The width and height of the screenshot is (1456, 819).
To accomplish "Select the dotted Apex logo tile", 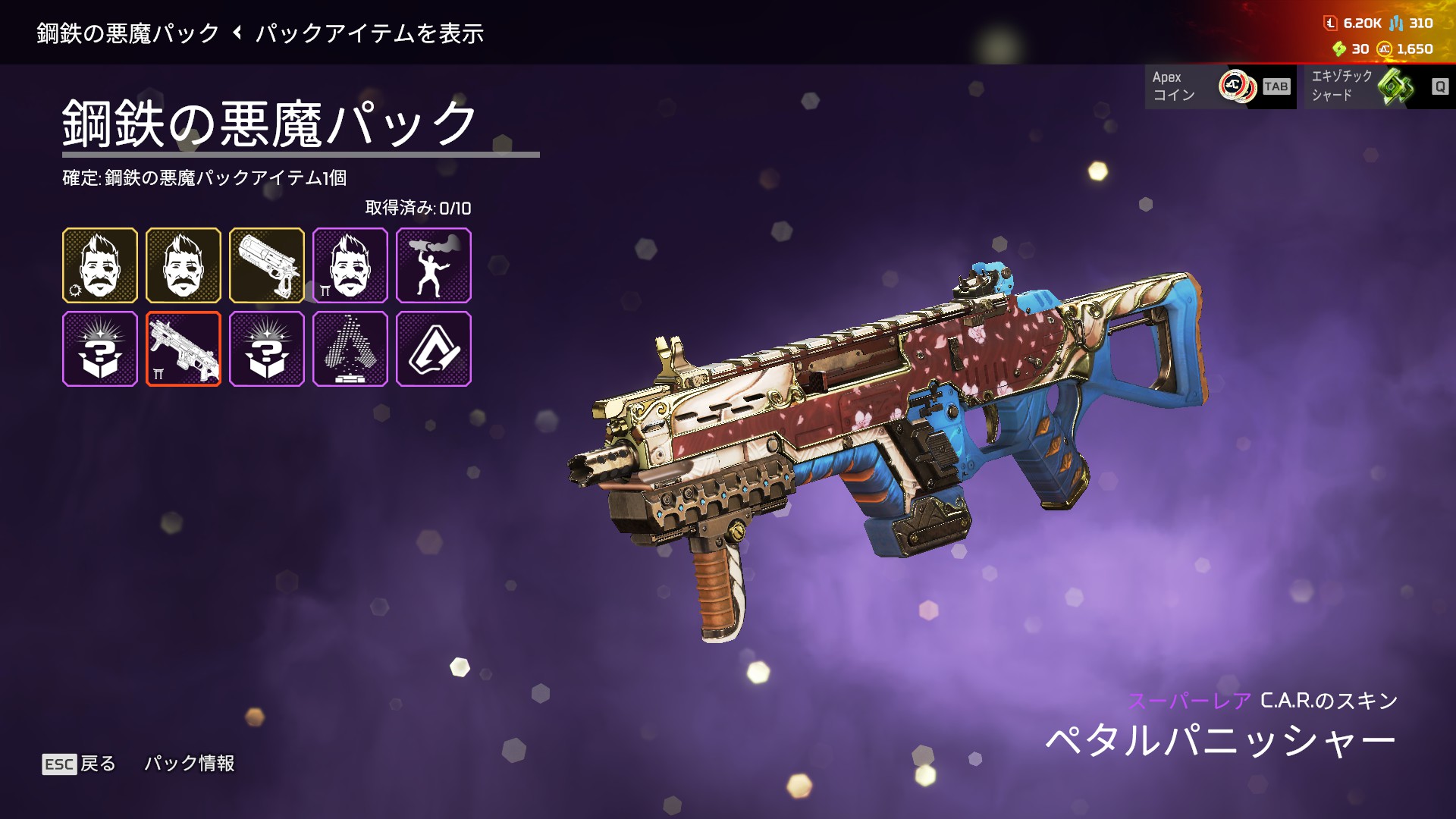I will point(350,349).
